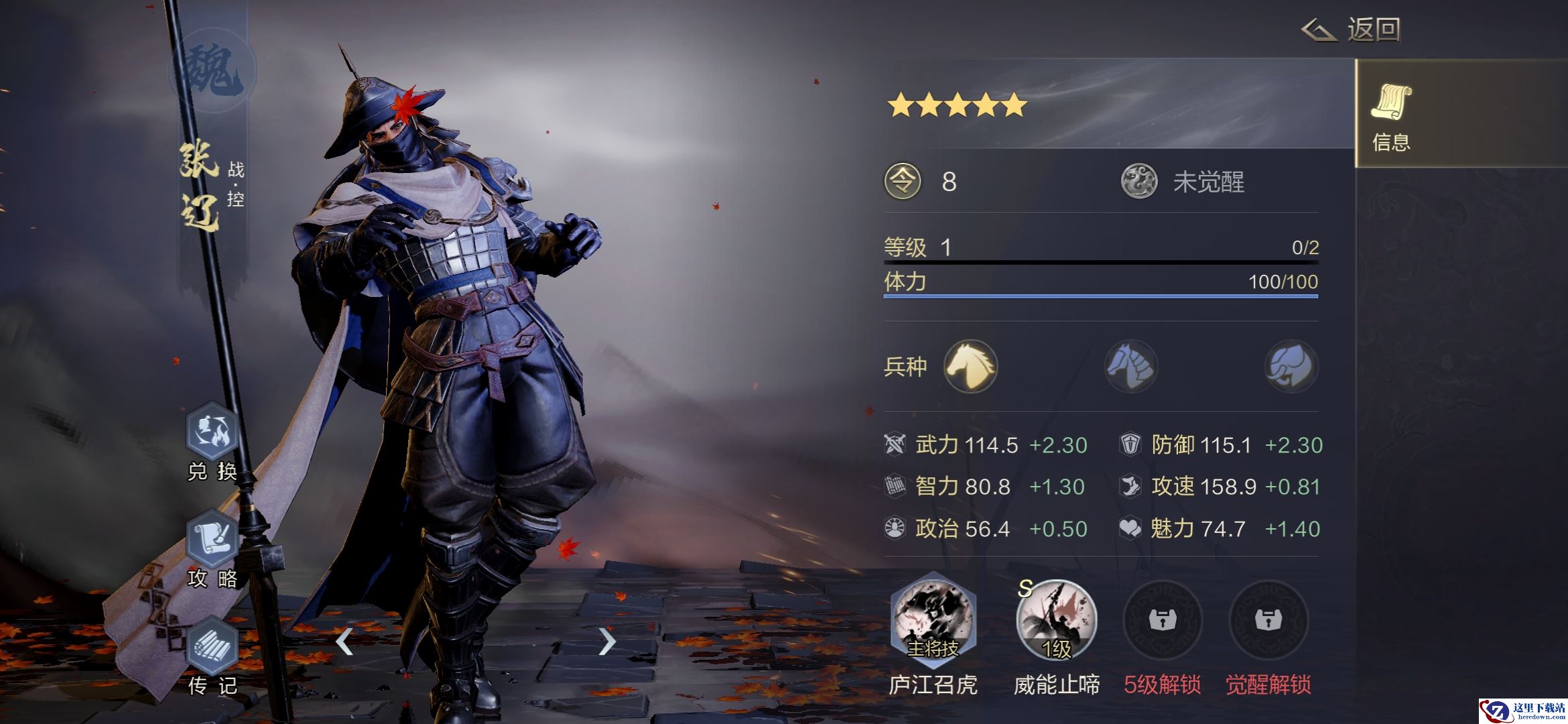Screen dimensions: 1568x724
Task: Click the locked 觉醒解锁 skill slot
Action: point(1268,620)
